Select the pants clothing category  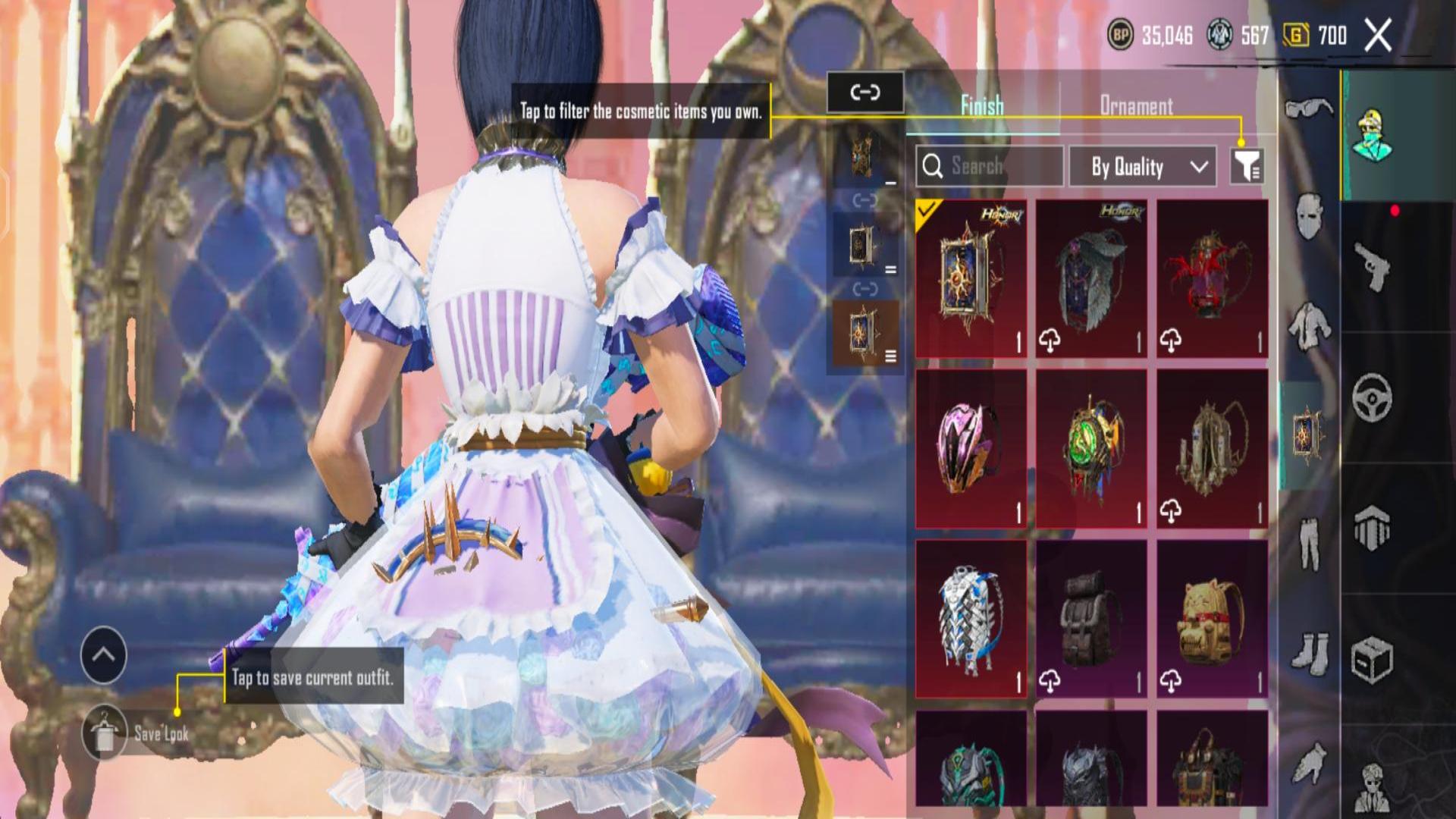(x=1309, y=542)
